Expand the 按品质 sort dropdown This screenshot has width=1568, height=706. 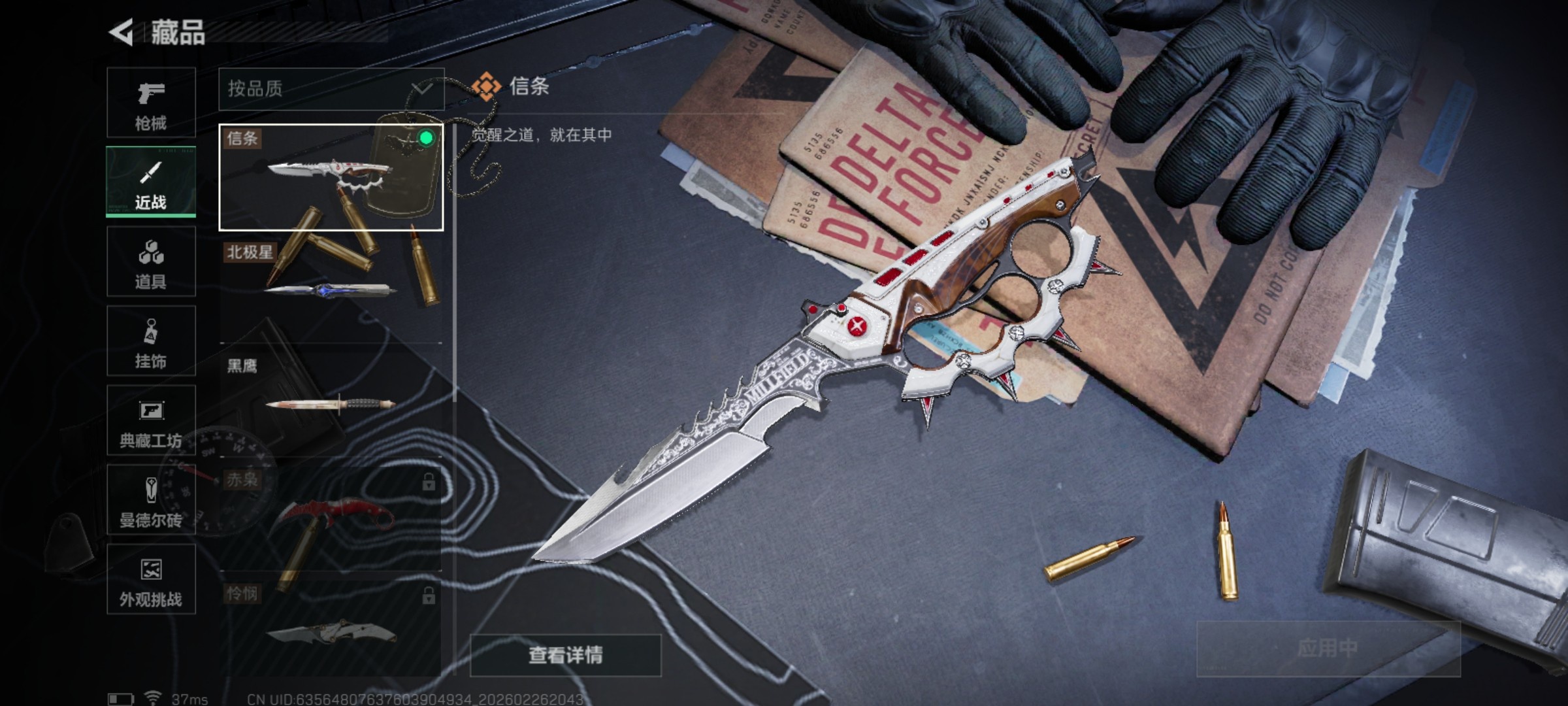coord(331,89)
